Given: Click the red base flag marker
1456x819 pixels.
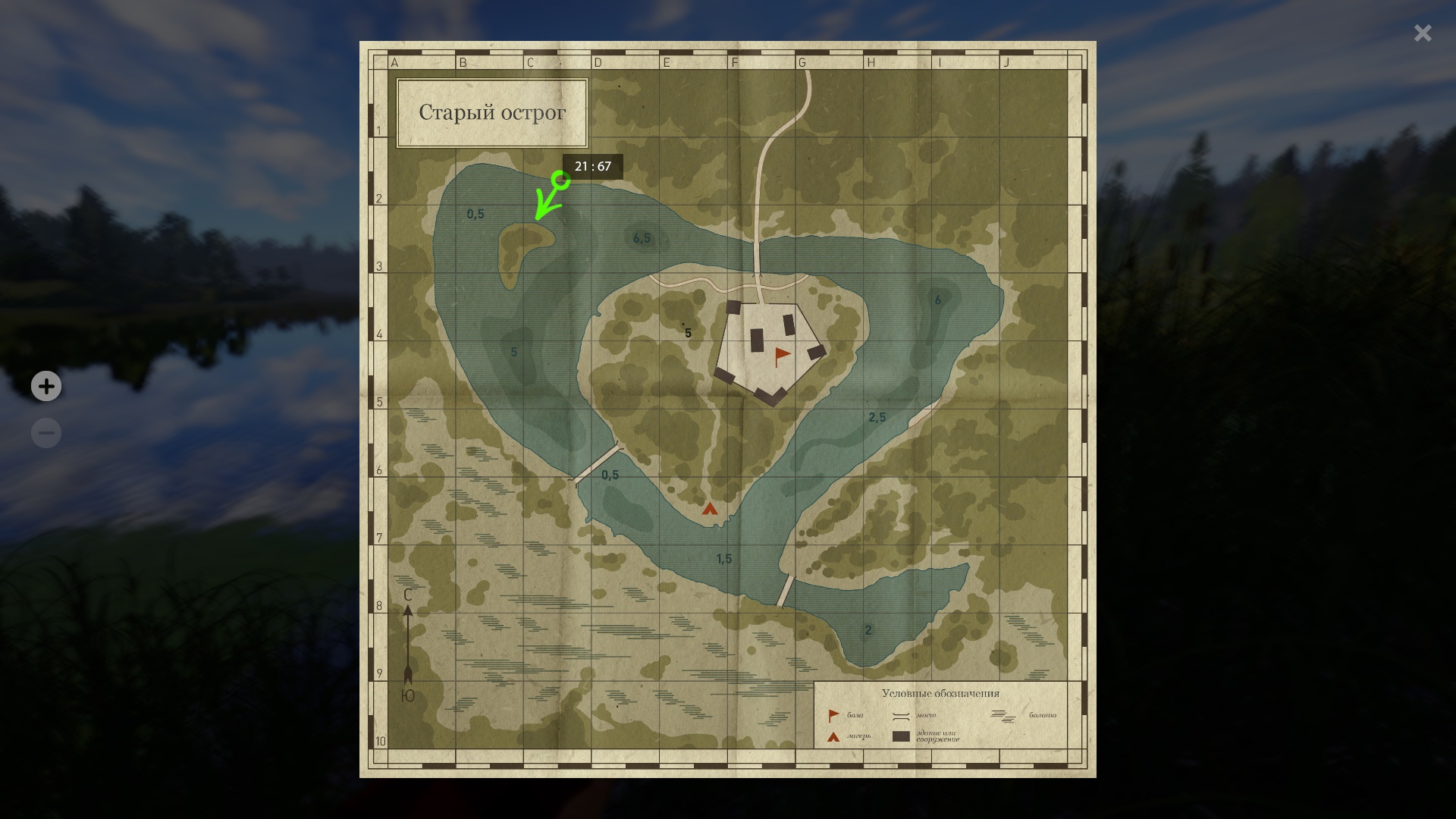Looking at the screenshot, I should coord(781,356).
